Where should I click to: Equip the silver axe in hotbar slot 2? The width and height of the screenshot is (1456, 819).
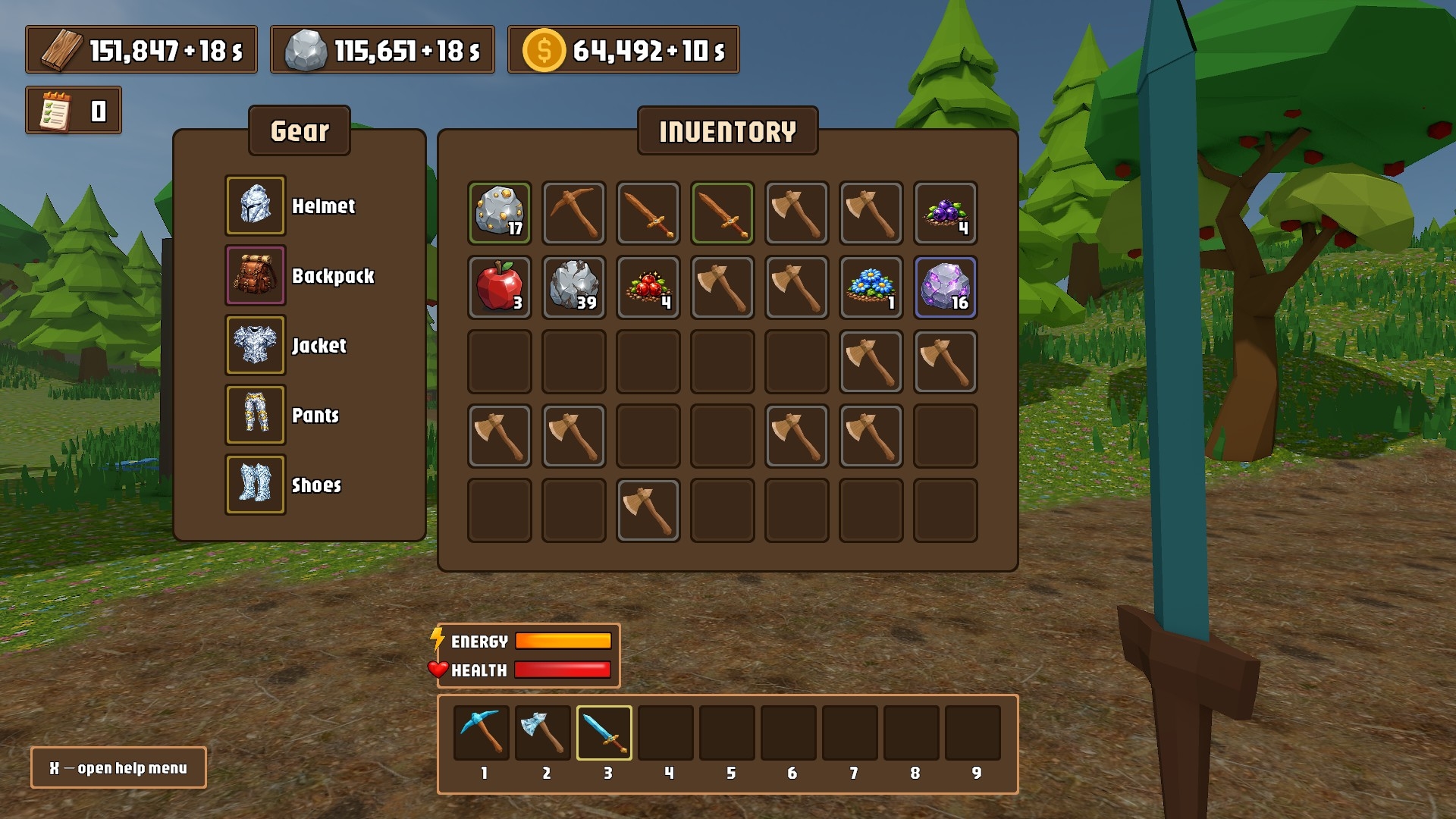pyautogui.click(x=543, y=733)
